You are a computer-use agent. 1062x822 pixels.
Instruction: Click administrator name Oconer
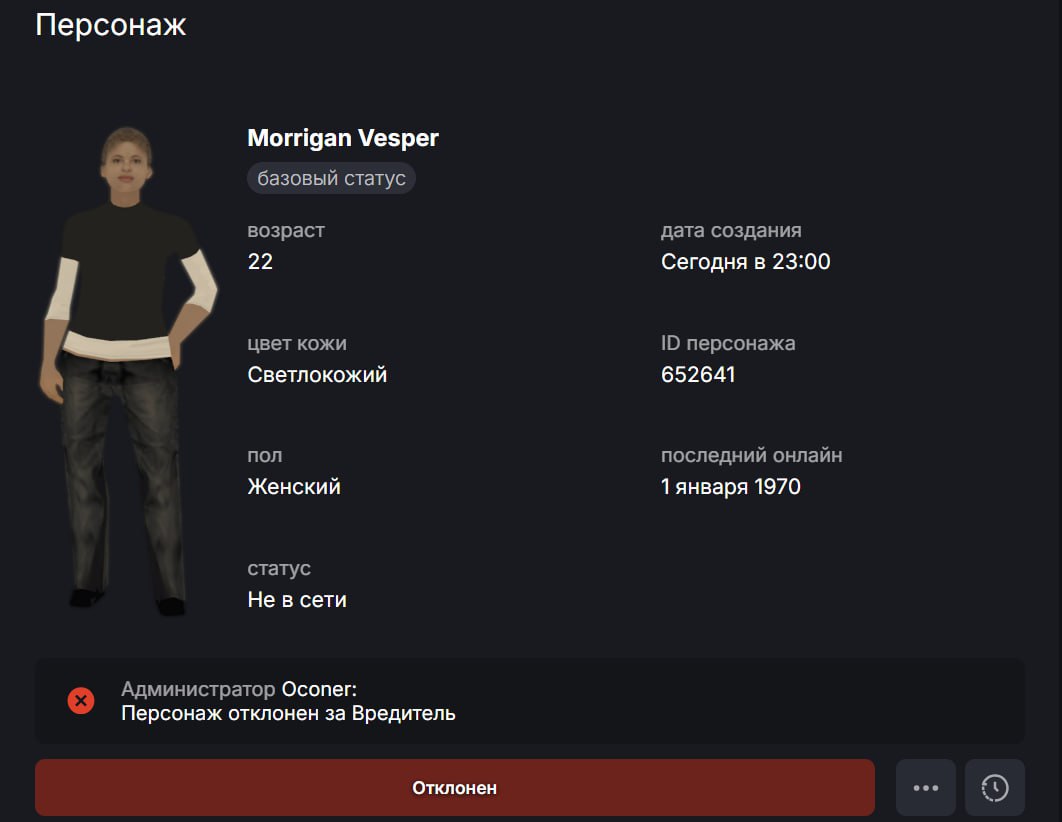coord(318,689)
